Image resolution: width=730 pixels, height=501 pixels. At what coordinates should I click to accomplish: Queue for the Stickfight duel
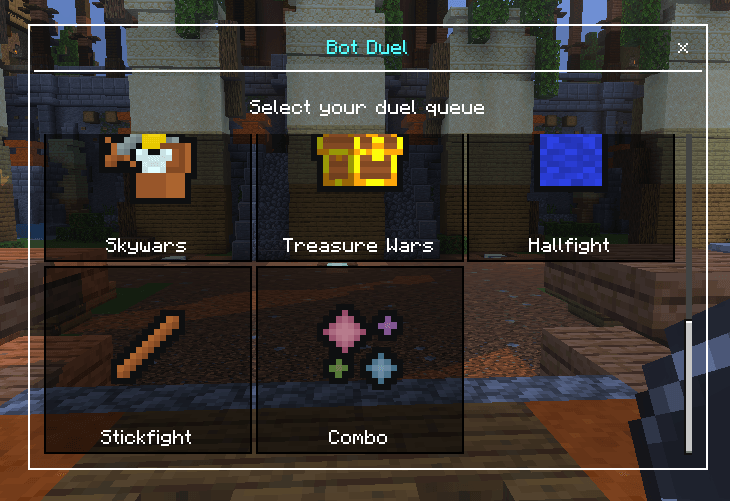148,359
